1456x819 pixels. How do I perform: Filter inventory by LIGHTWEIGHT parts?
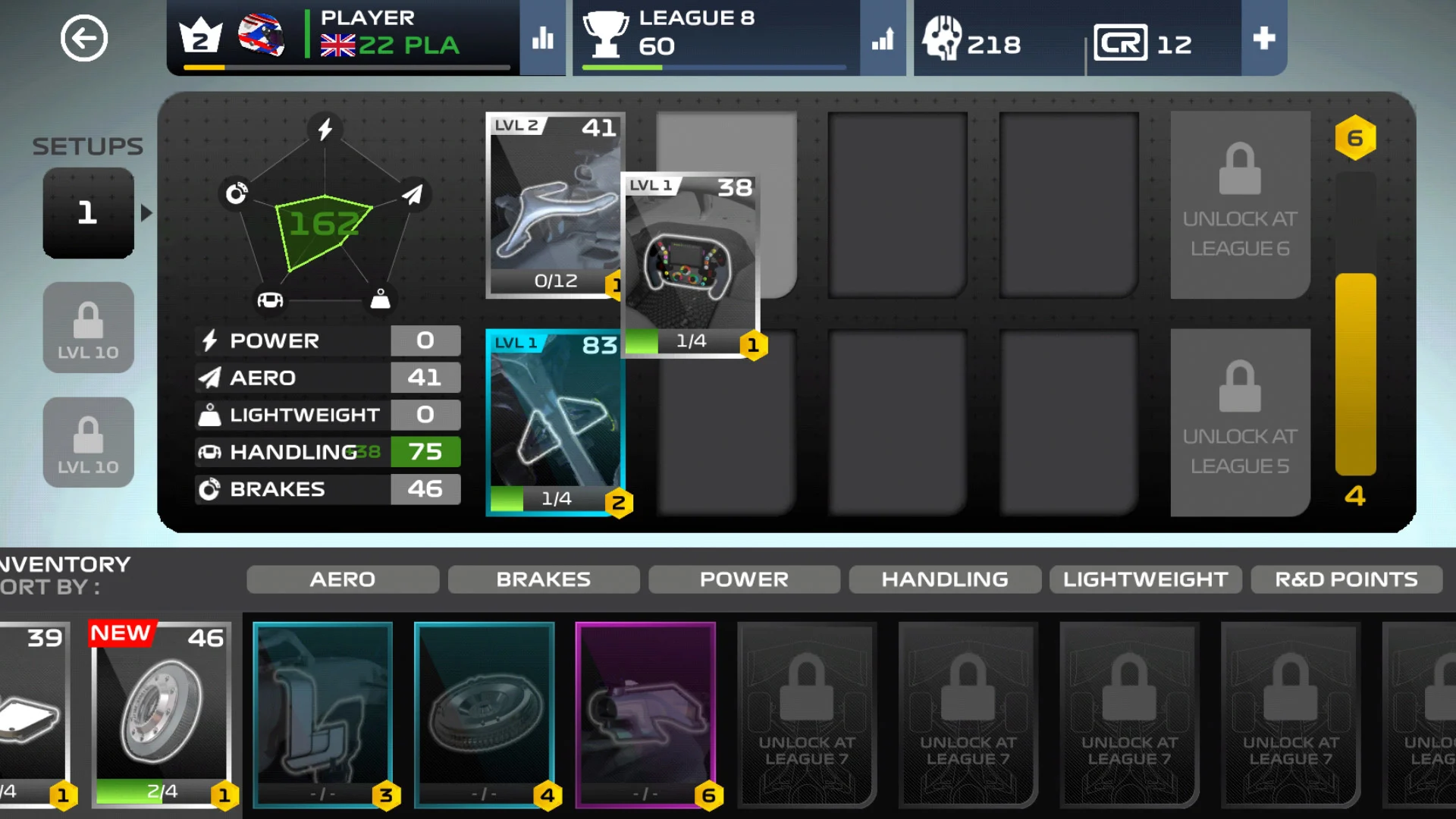1145,579
